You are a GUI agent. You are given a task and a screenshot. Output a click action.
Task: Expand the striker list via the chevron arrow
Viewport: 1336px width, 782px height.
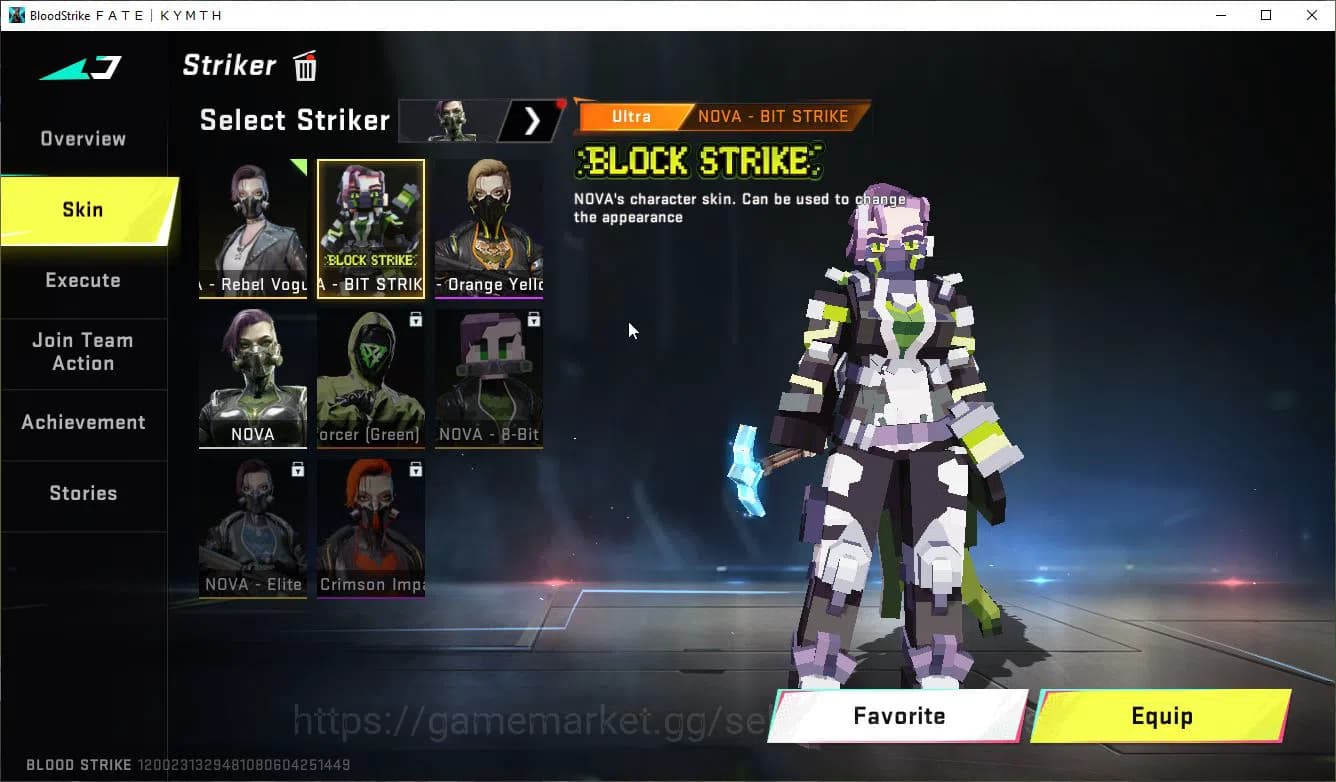(530, 120)
